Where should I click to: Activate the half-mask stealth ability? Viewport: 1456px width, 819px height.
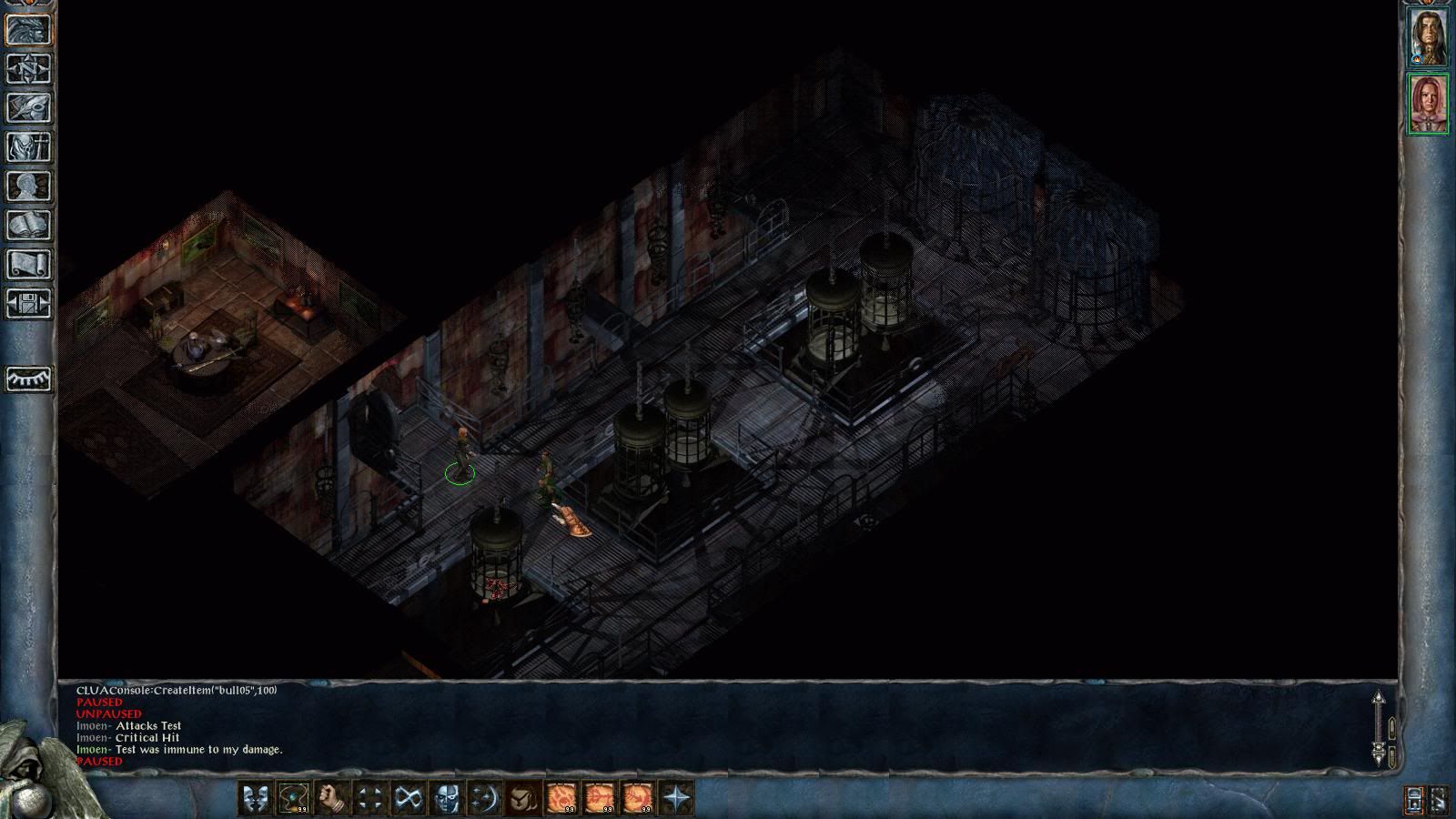pyautogui.click(x=446, y=798)
